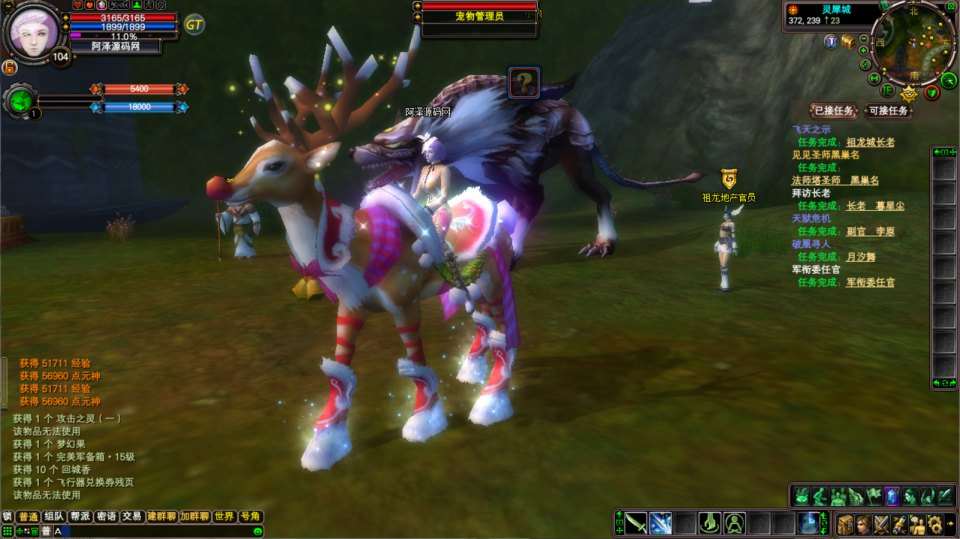Click the question mark help icon

click(x=523, y=83)
